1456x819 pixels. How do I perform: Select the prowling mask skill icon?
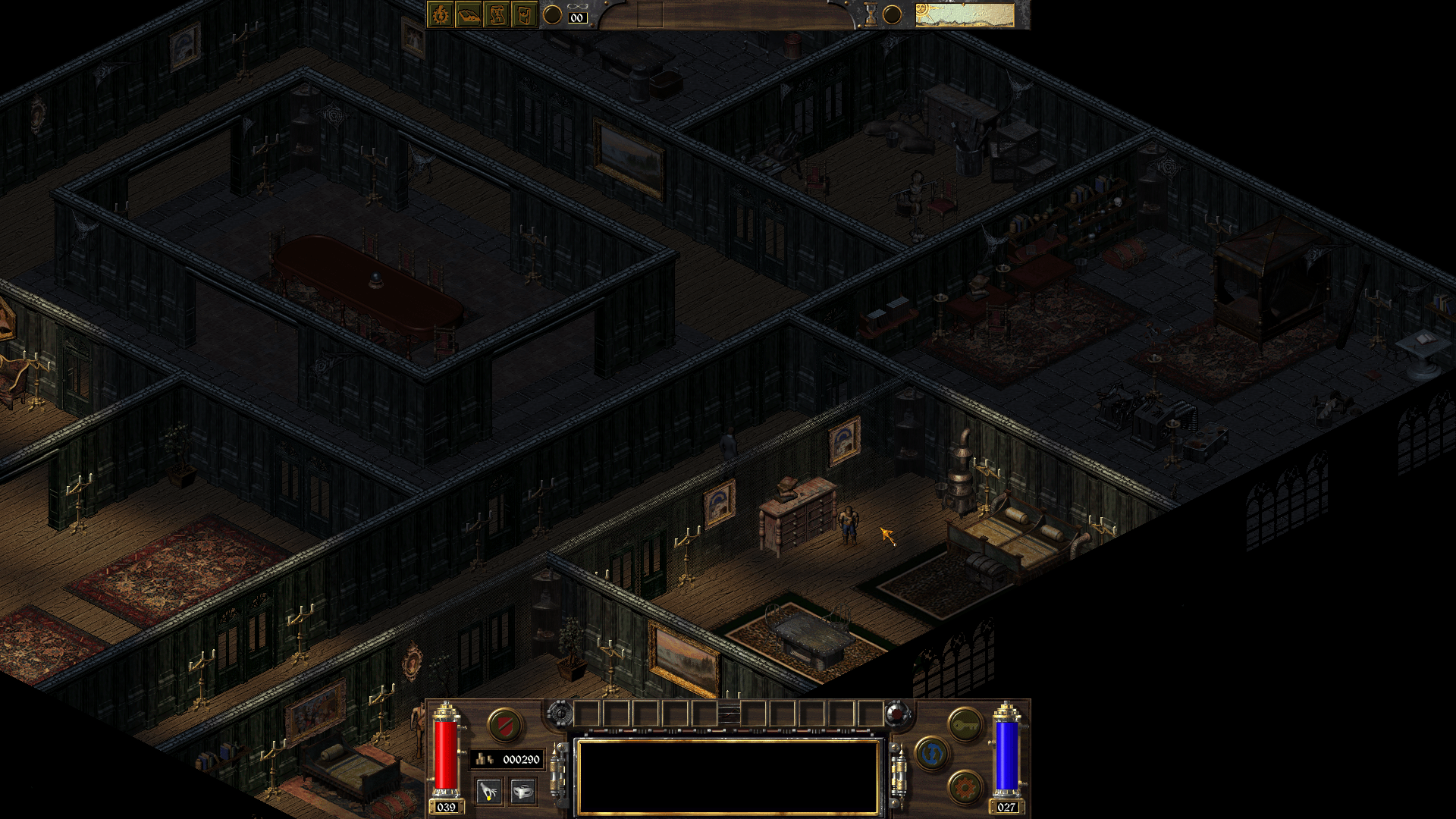pyautogui.click(x=523, y=792)
